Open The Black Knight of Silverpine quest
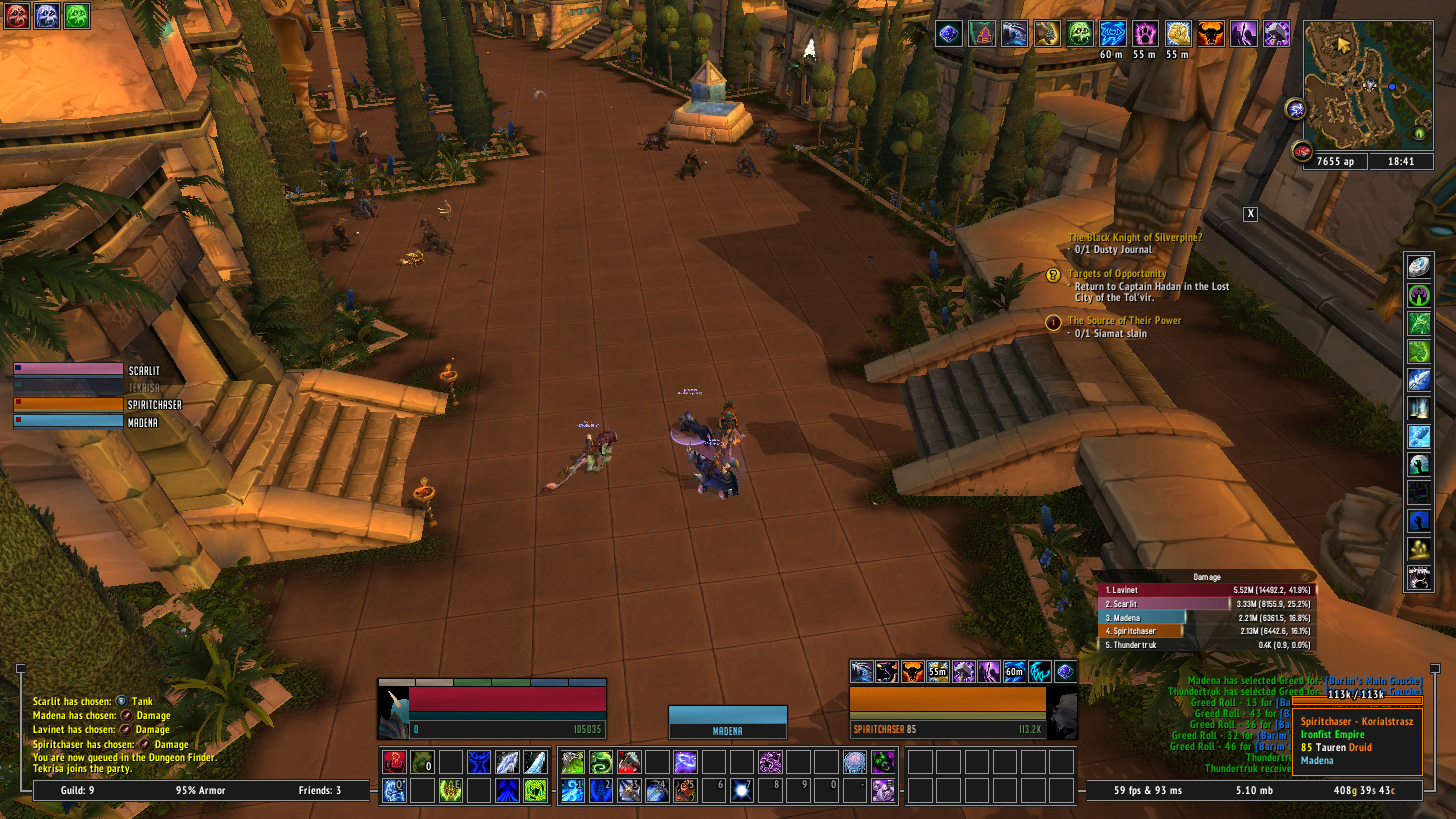 click(x=1134, y=237)
